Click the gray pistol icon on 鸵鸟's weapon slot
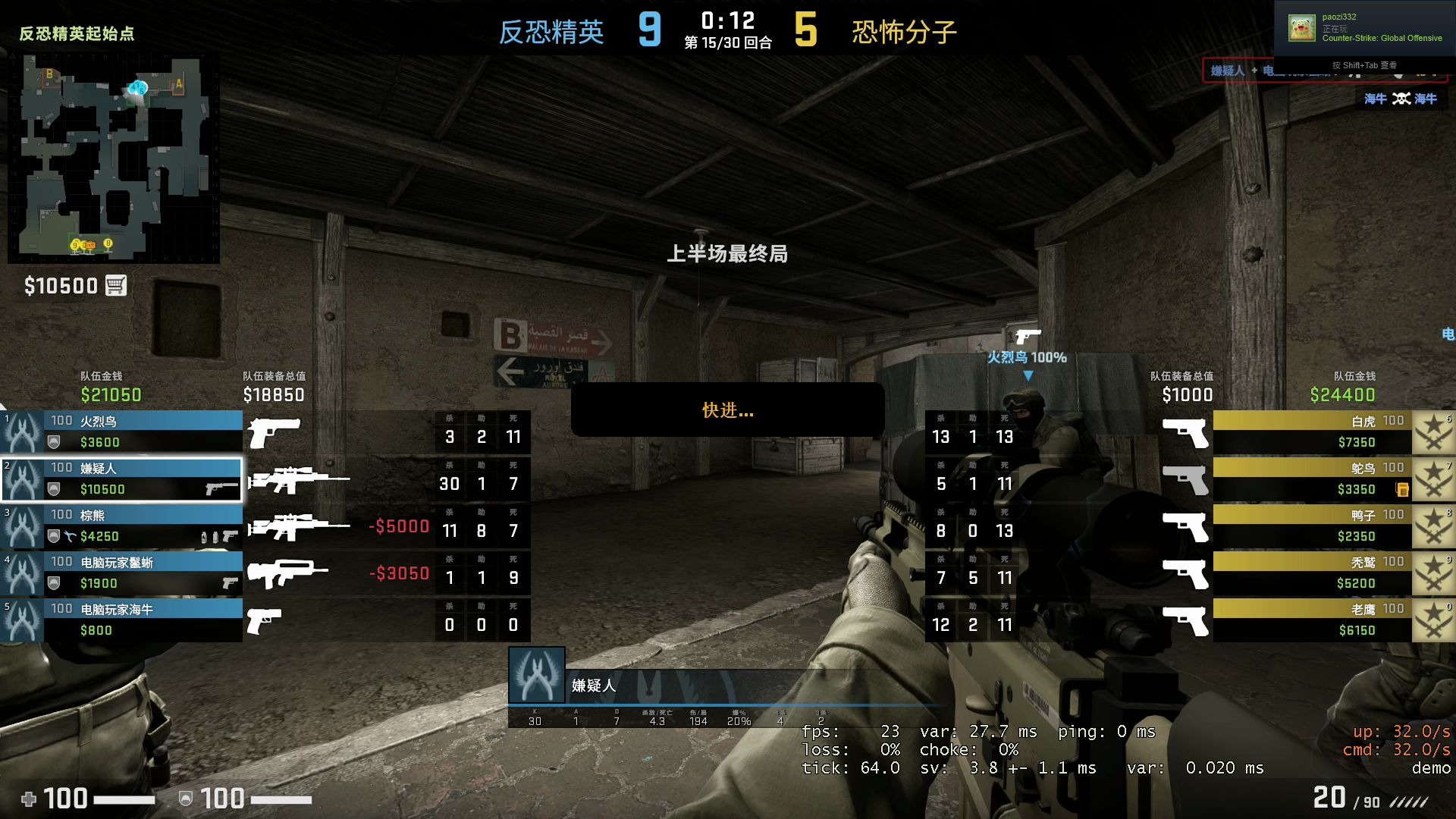The image size is (1456, 819). (1186, 479)
